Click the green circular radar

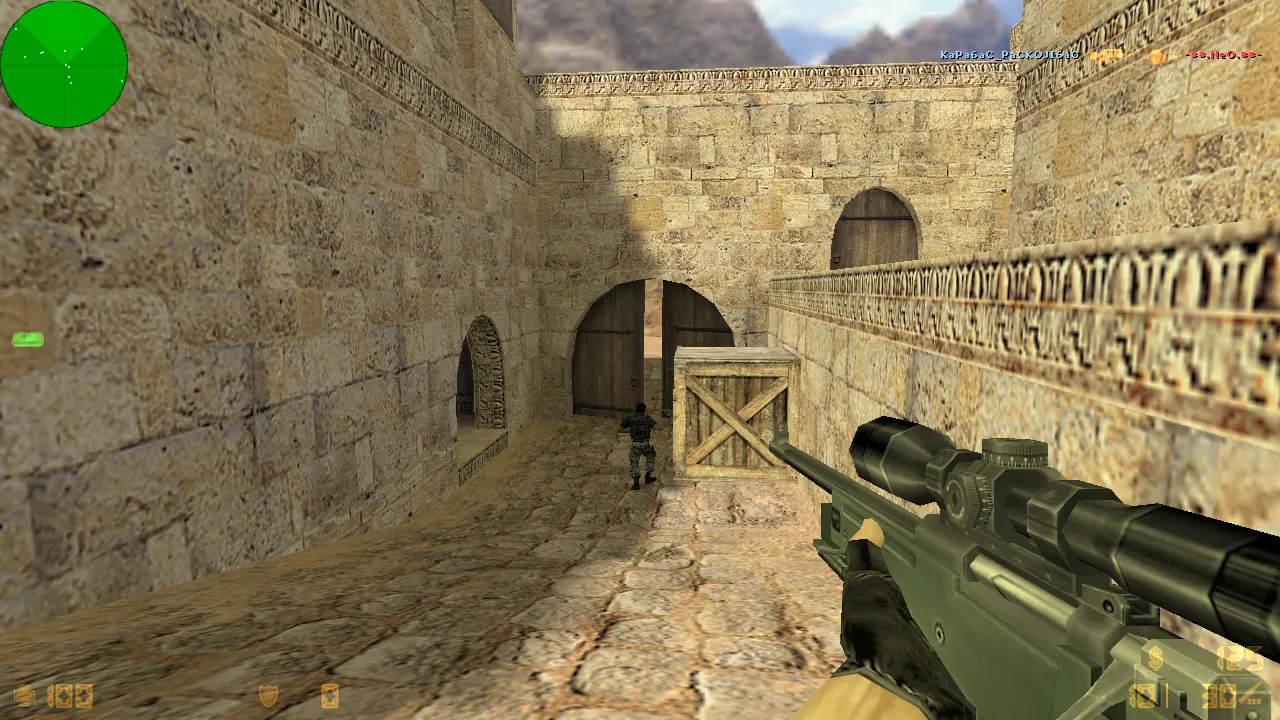click(64, 64)
